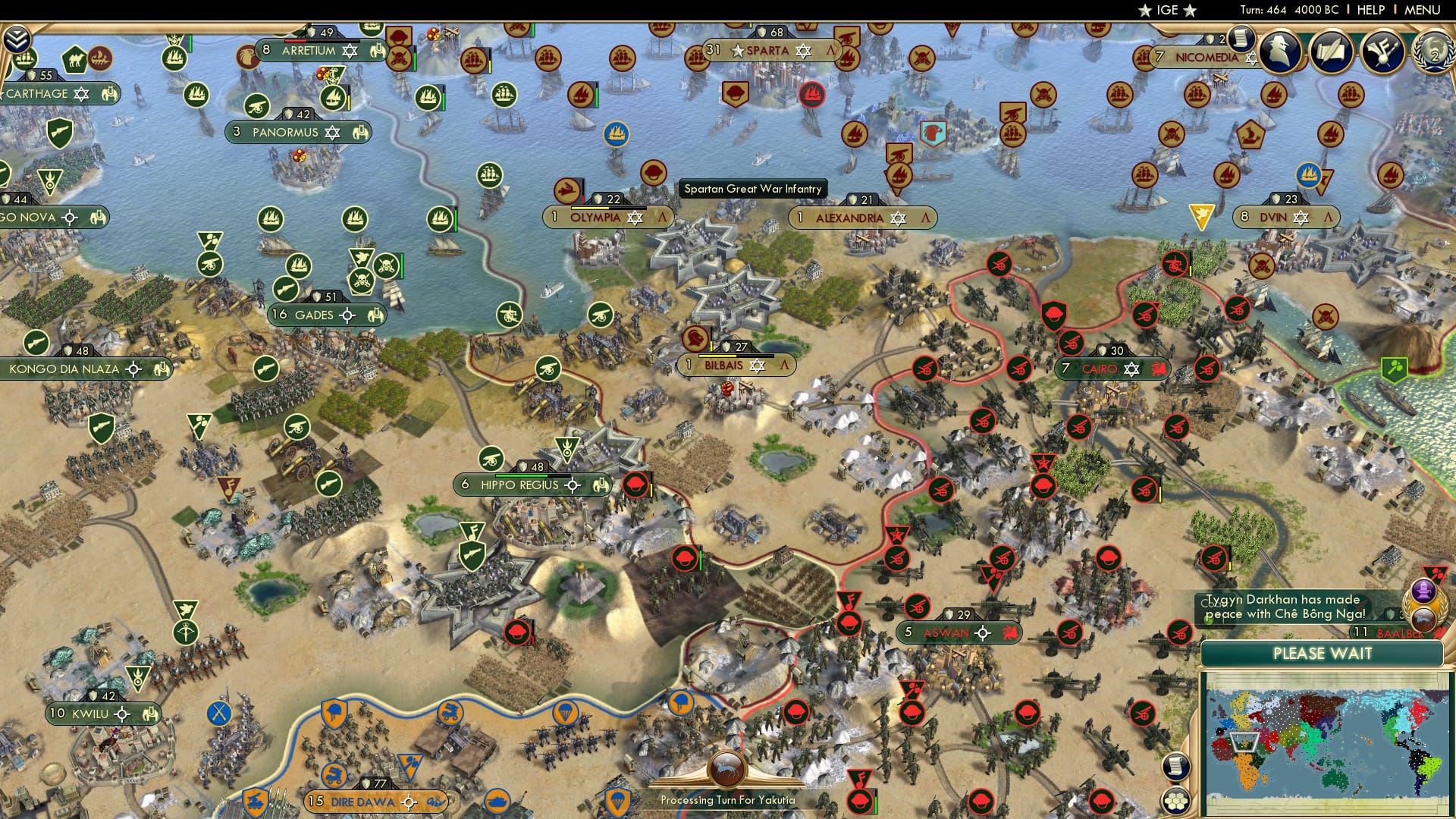Click the purple social policy notification icon
Screen dimensions: 1456x819
[x=1423, y=588]
